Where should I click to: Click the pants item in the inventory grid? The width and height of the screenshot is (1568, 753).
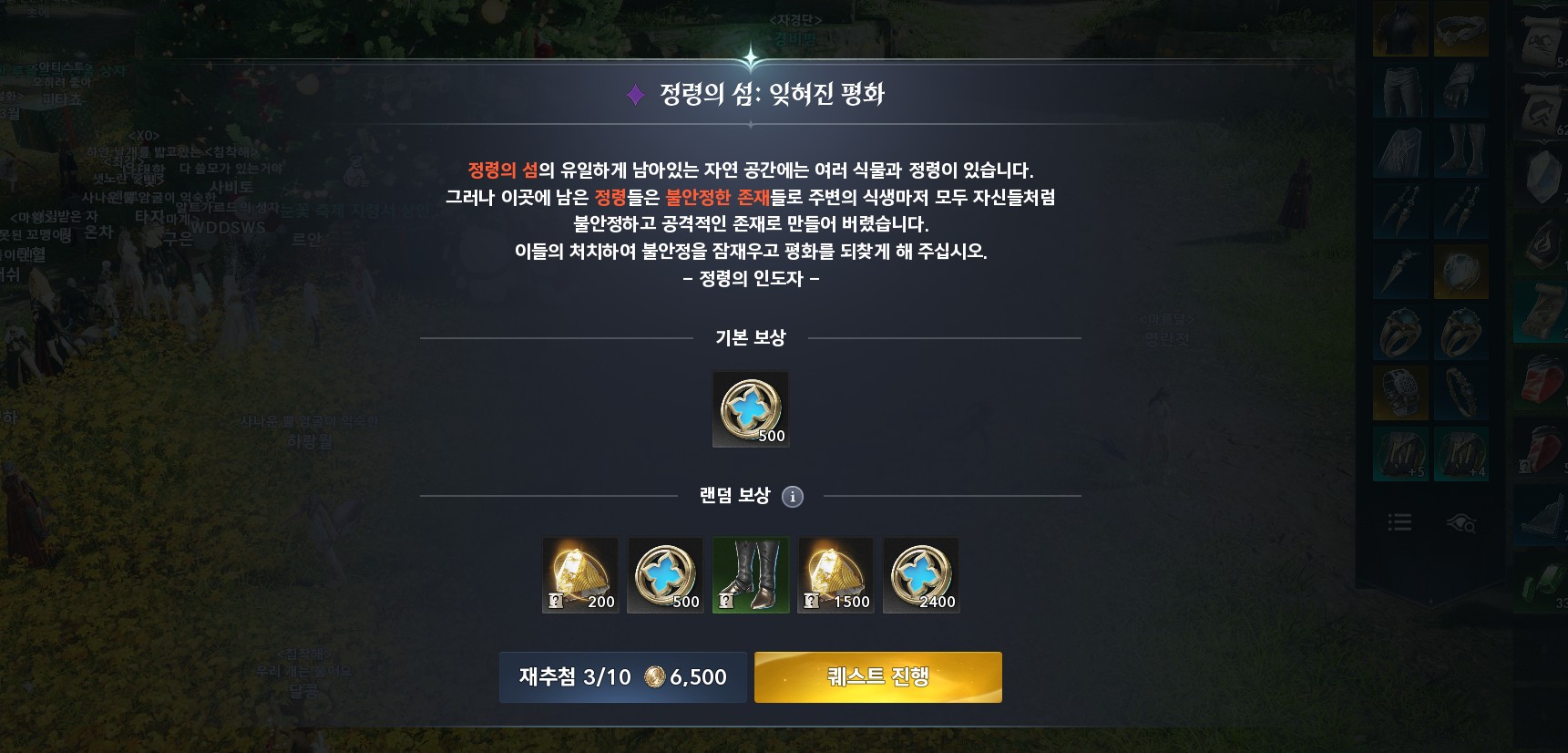[x=1400, y=90]
